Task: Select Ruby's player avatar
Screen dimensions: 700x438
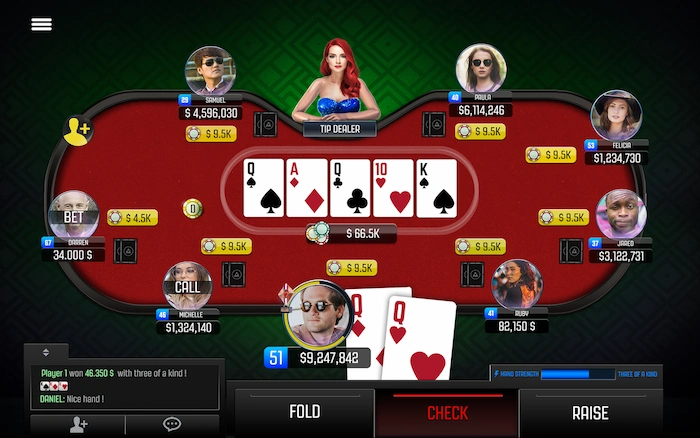Action: coord(517,284)
